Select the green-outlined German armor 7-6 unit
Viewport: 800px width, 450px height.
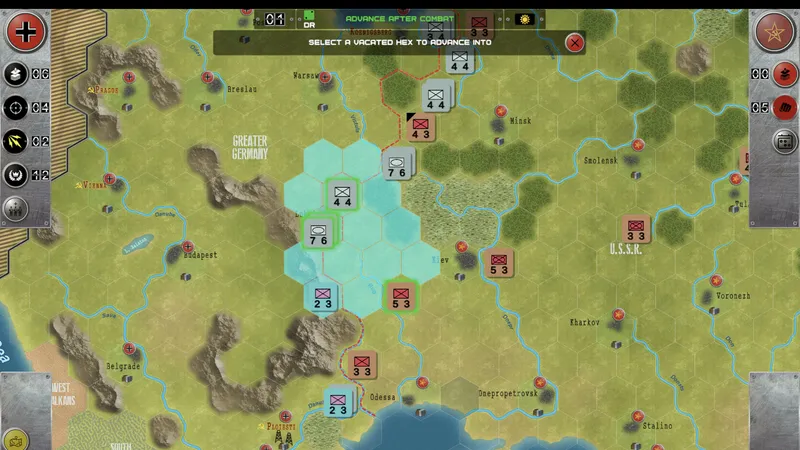(x=319, y=233)
